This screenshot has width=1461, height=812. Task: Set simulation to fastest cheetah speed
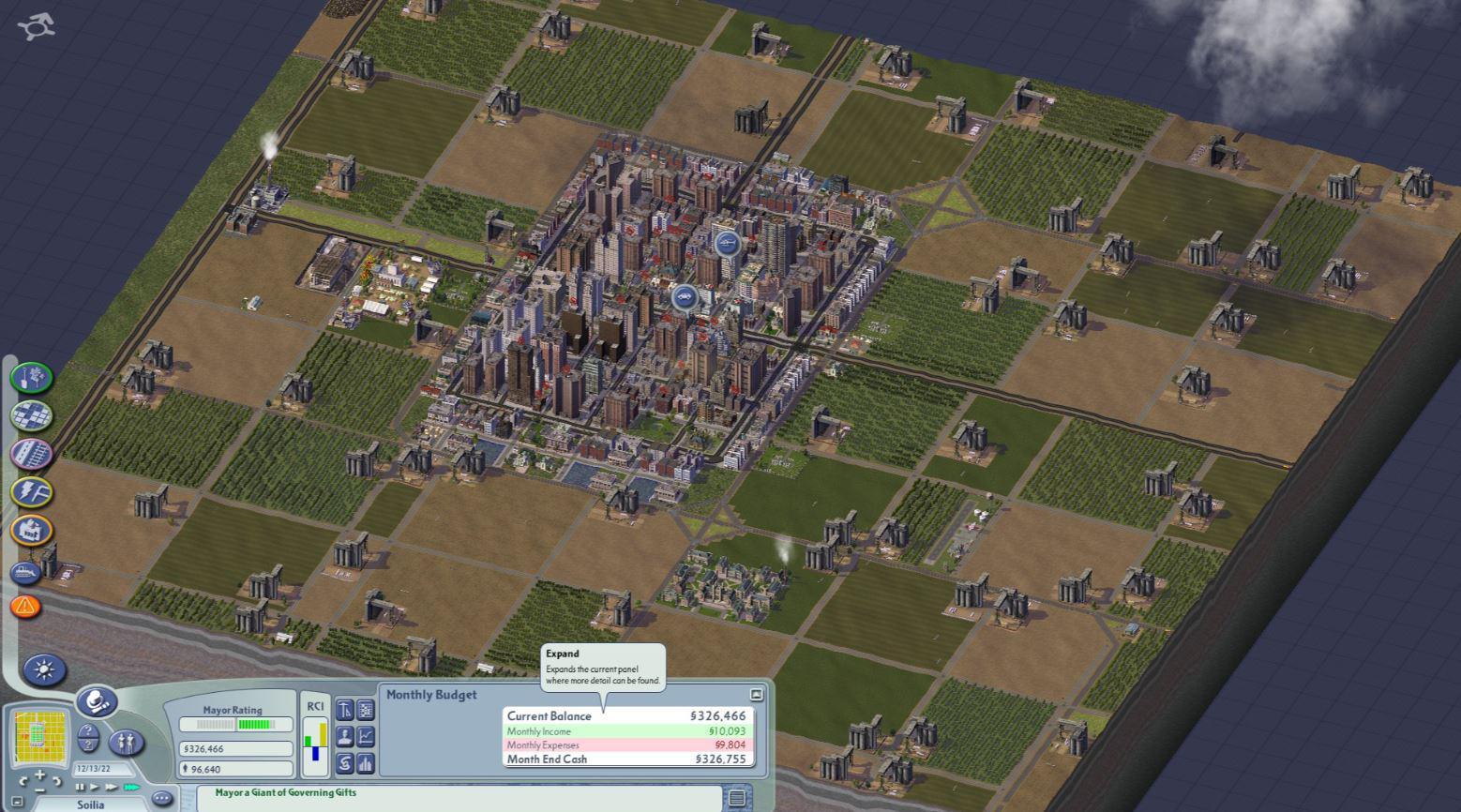pos(130,788)
